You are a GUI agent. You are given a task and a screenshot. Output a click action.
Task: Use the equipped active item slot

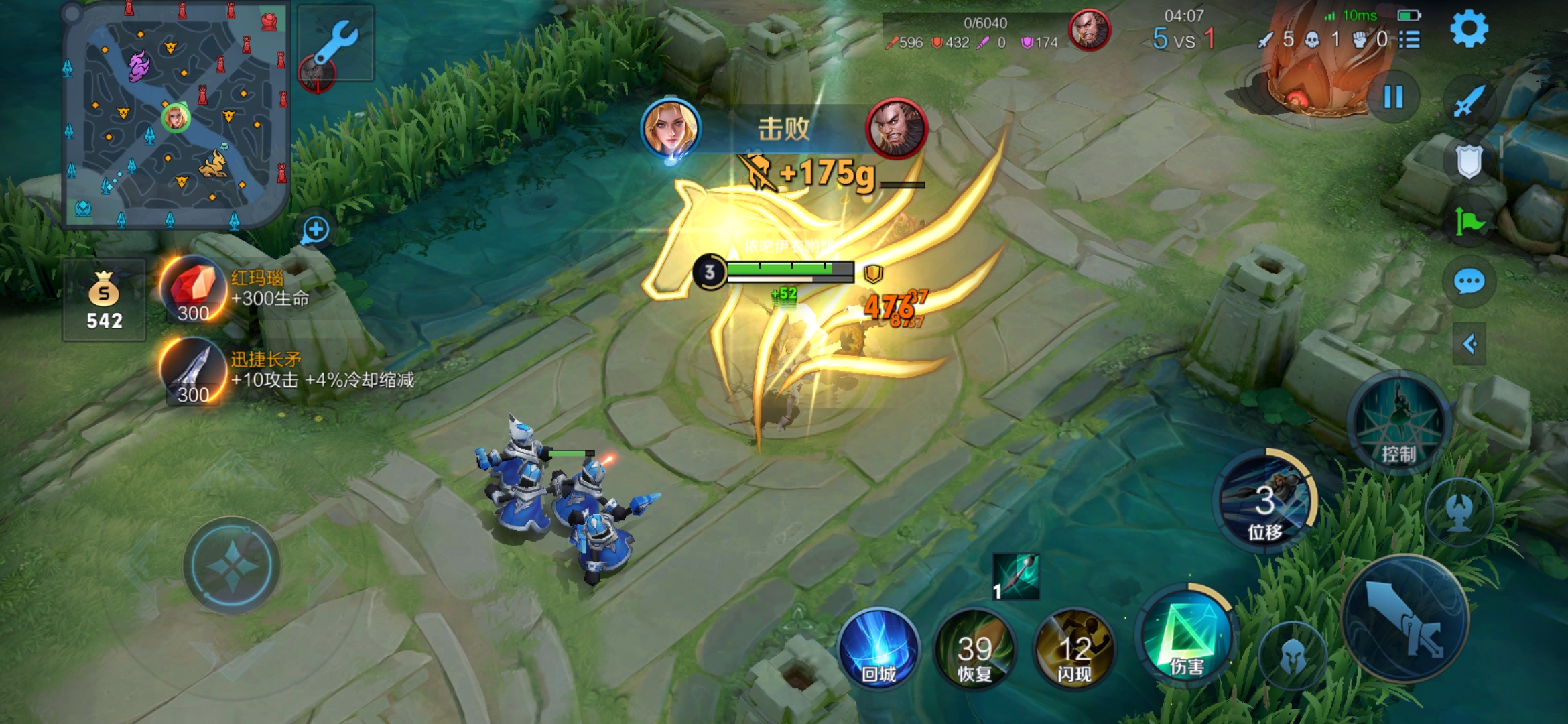pyautogui.click(x=1016, y=577)
